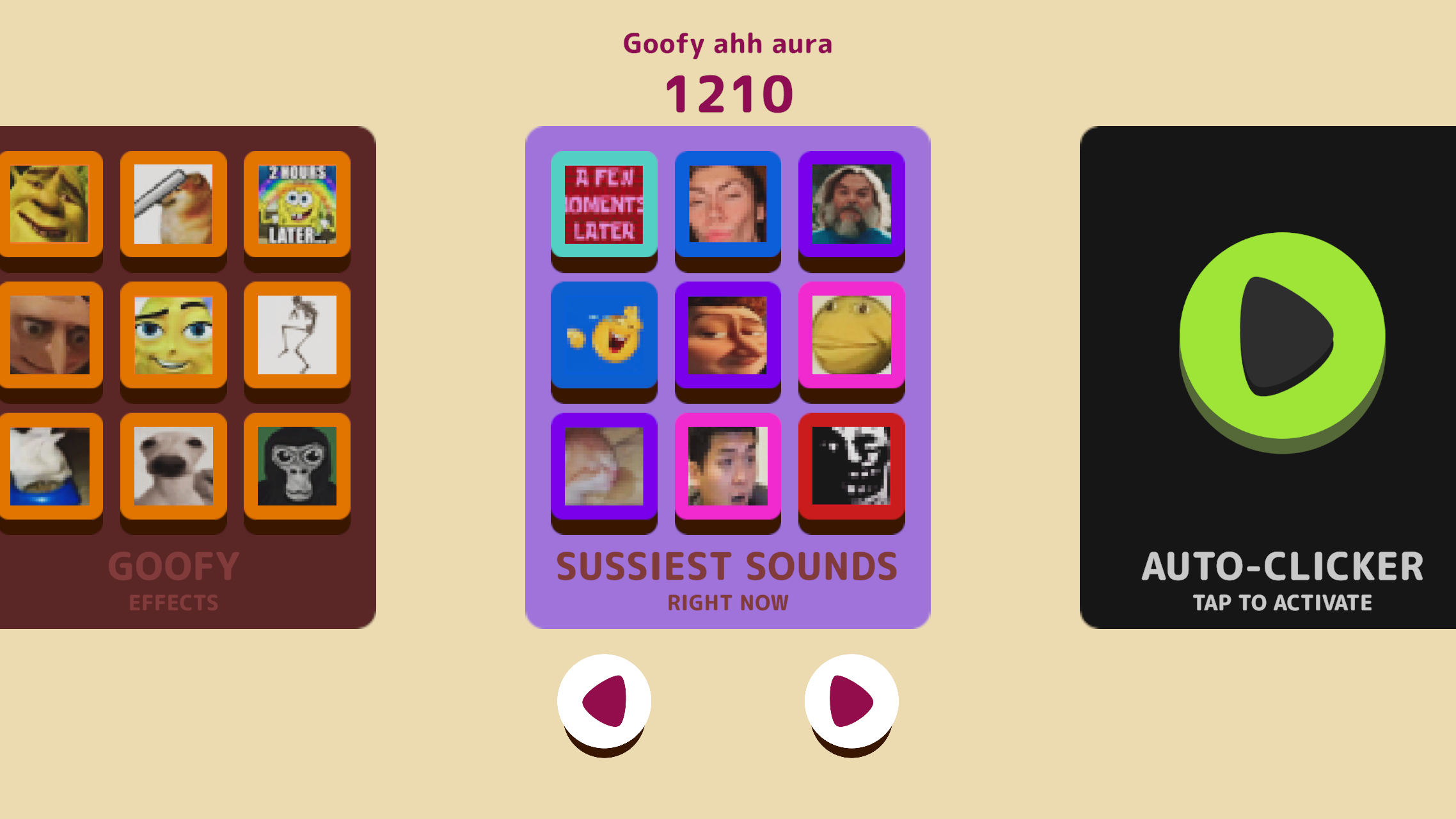
Task: Play the yellow Pac-Man face sound
Action: click(851, 336)
